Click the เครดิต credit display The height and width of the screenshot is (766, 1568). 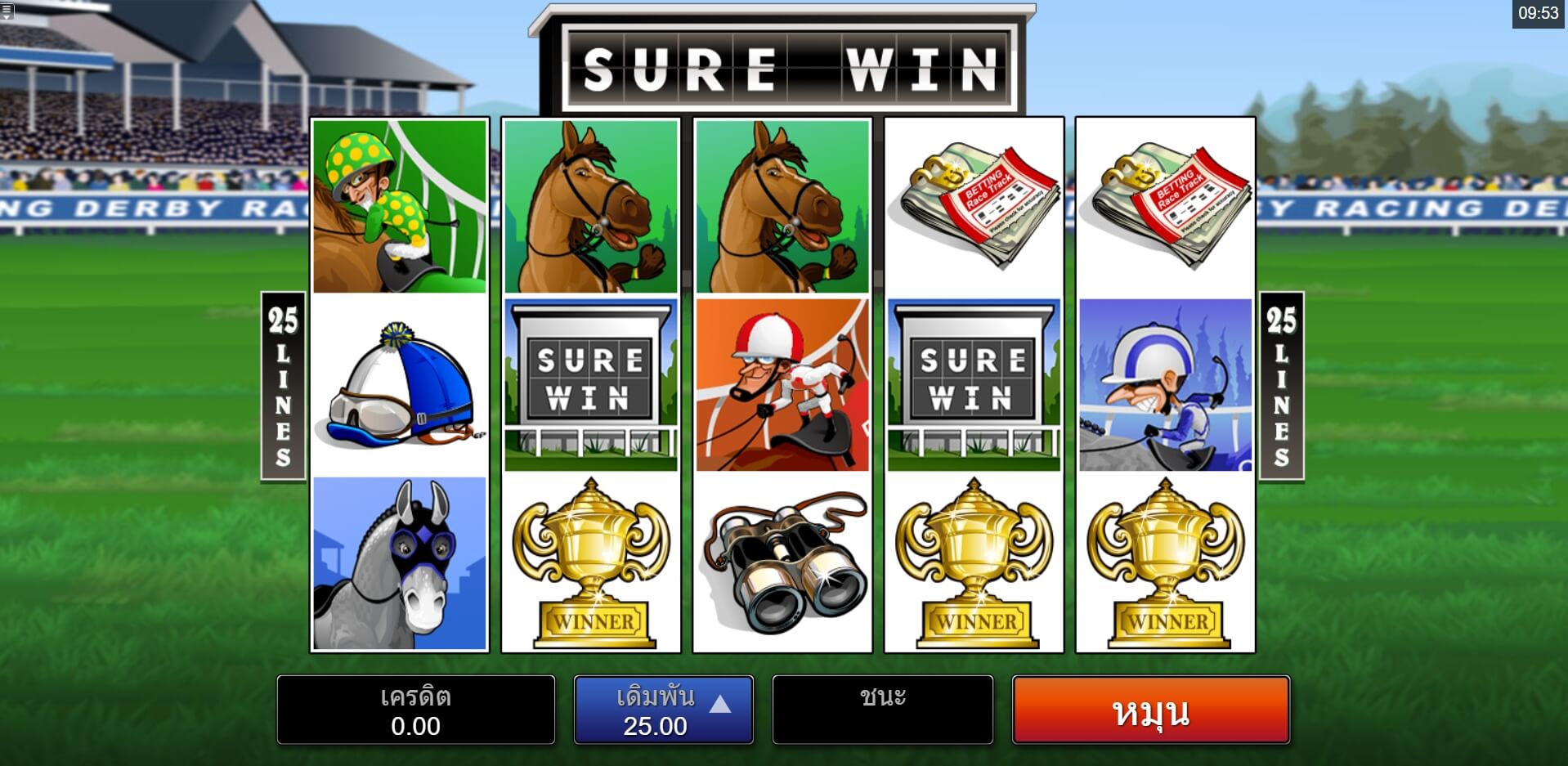[415, 710]
